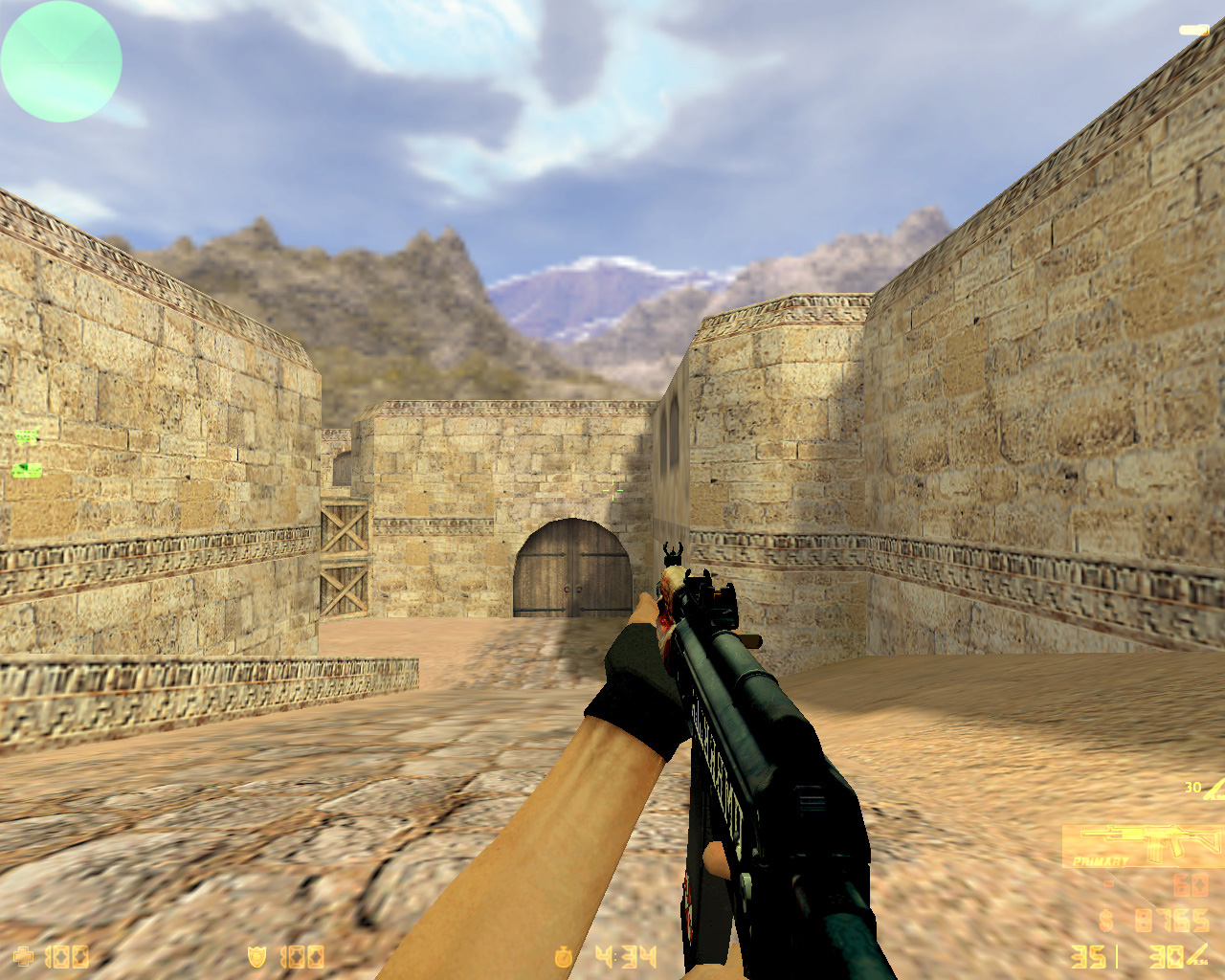
Task: Click the reserve ammo count of 60
Action: [x=1192, y=886]
